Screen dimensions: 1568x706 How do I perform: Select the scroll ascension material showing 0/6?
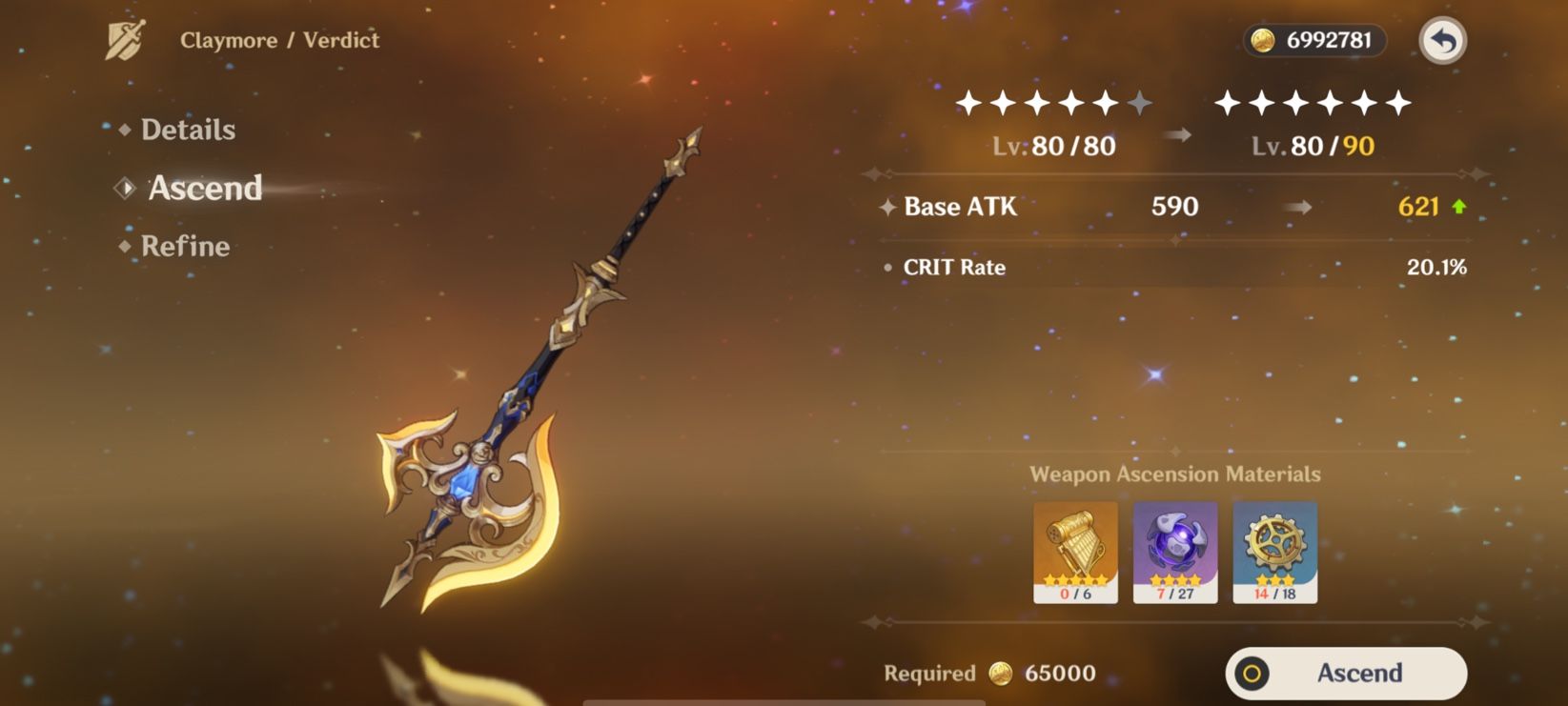1076,551
